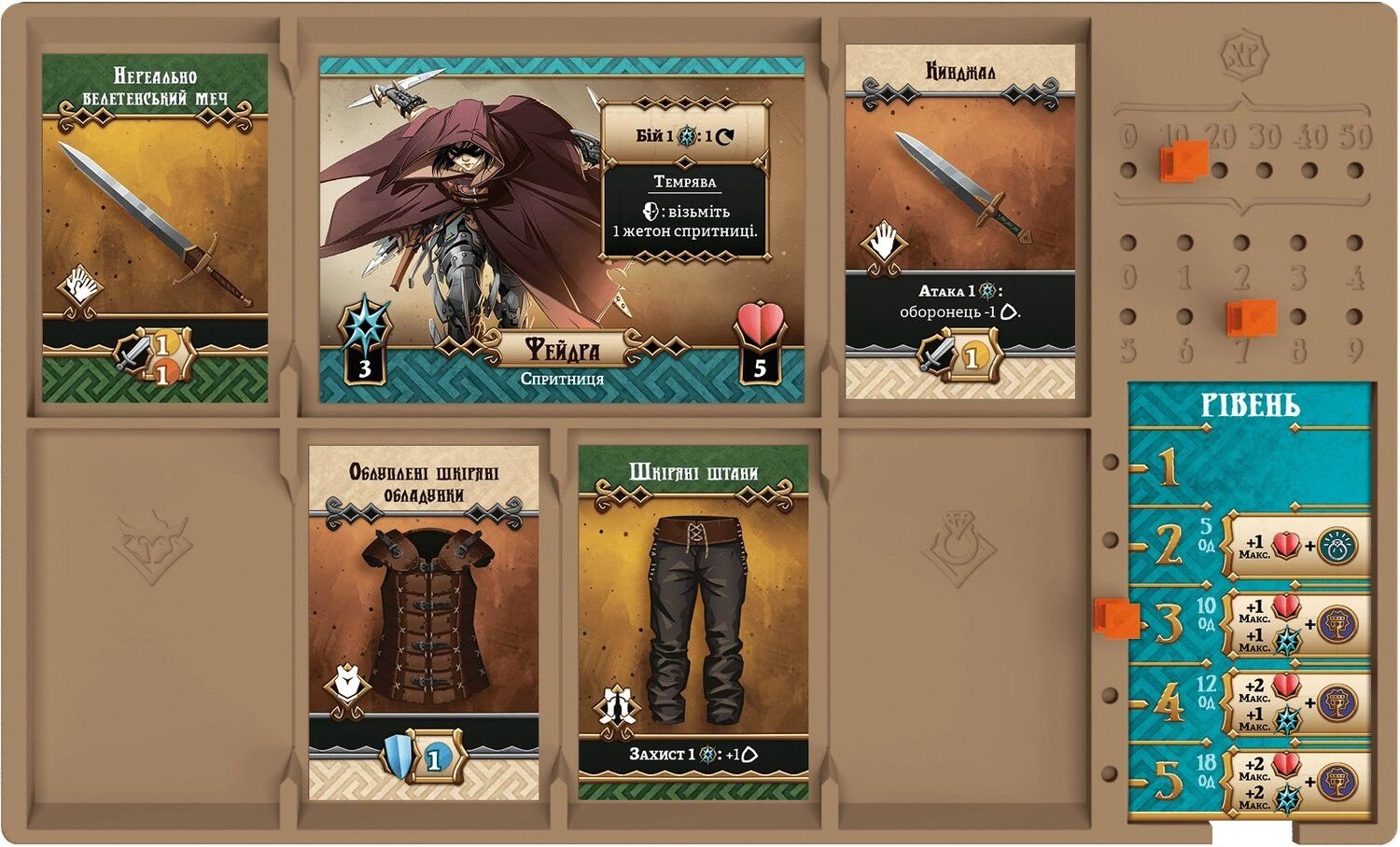
Task: Pick the Облуплені шкіряні обладунки armor card
Action: pyautogui.click(x=424, y=622)
